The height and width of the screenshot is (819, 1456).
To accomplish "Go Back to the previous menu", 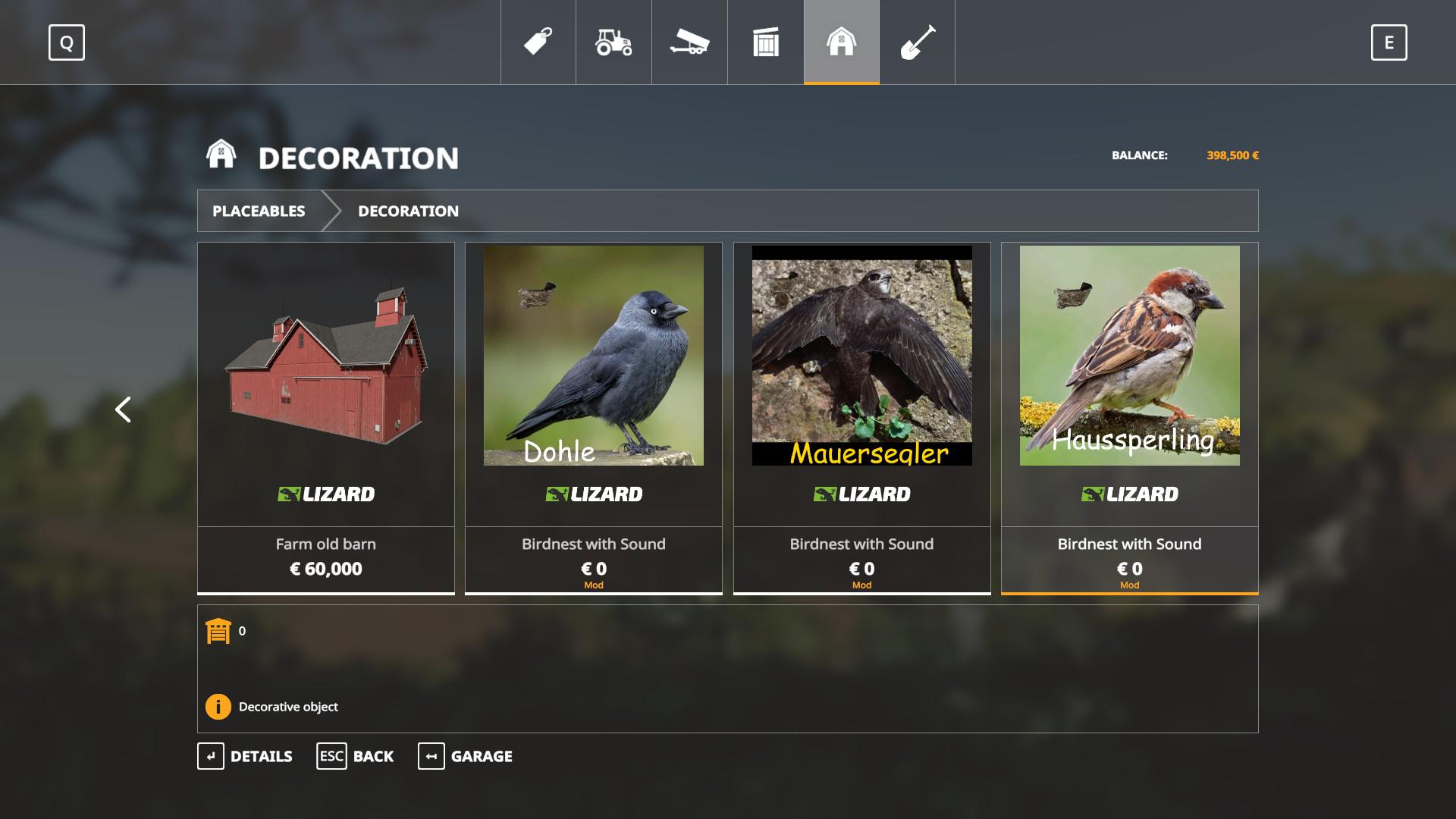I will (355, 756).
